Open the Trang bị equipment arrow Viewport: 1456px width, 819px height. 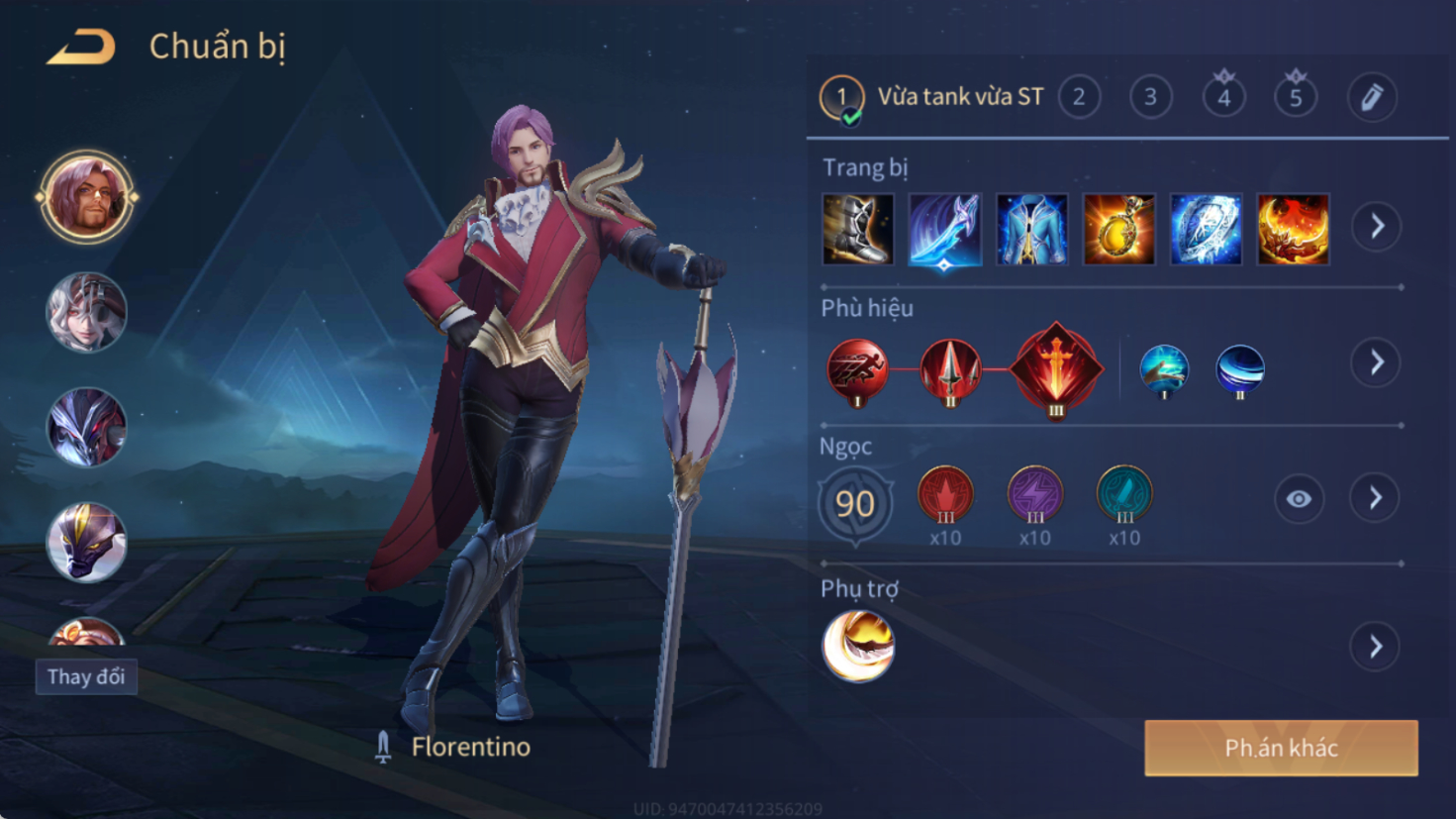coord(1377,227)
